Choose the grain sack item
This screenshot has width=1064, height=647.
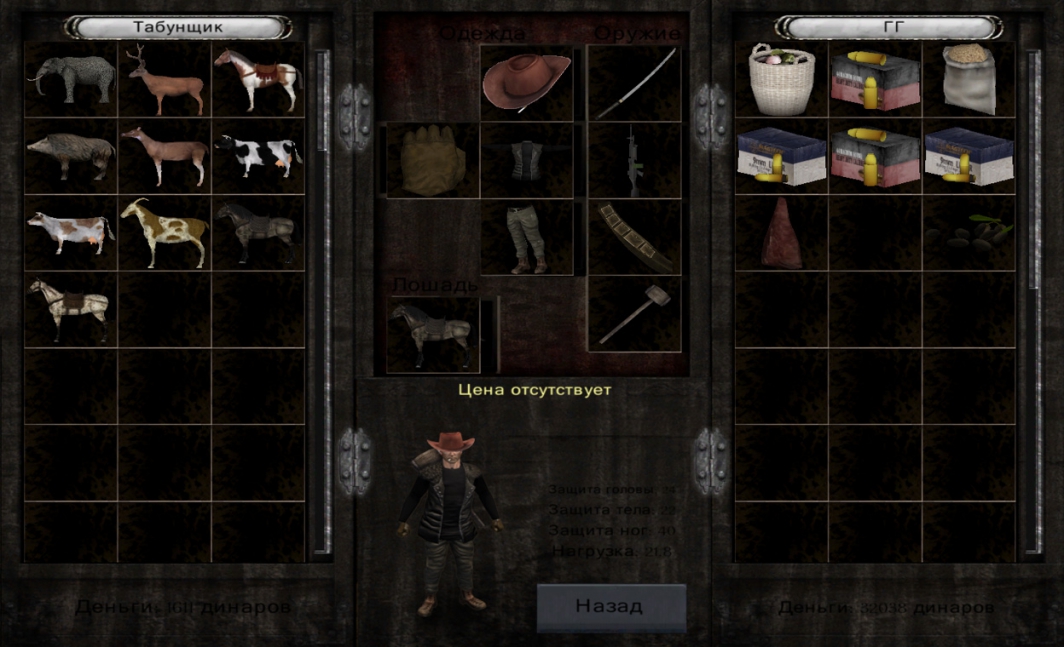[968, 79]
